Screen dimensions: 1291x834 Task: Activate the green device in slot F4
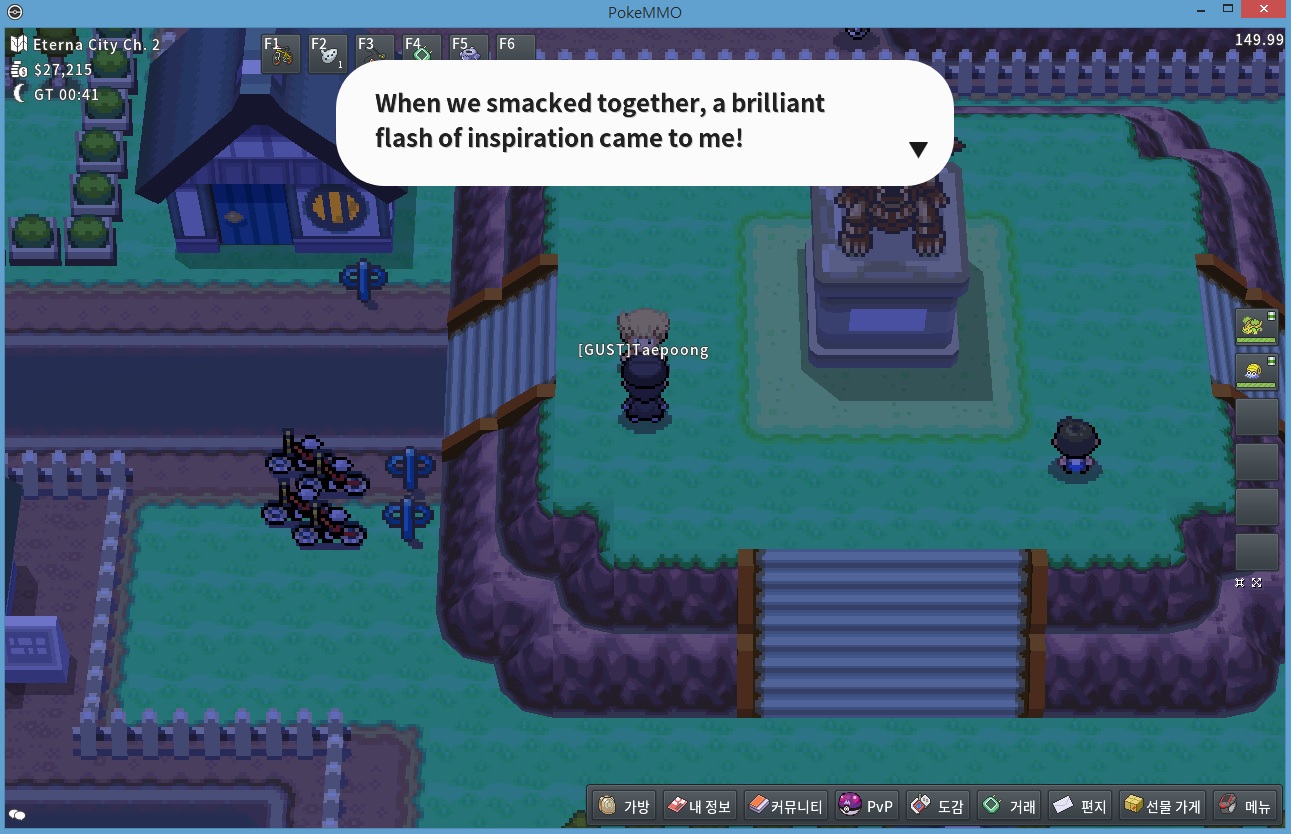(x=421, y=55)
